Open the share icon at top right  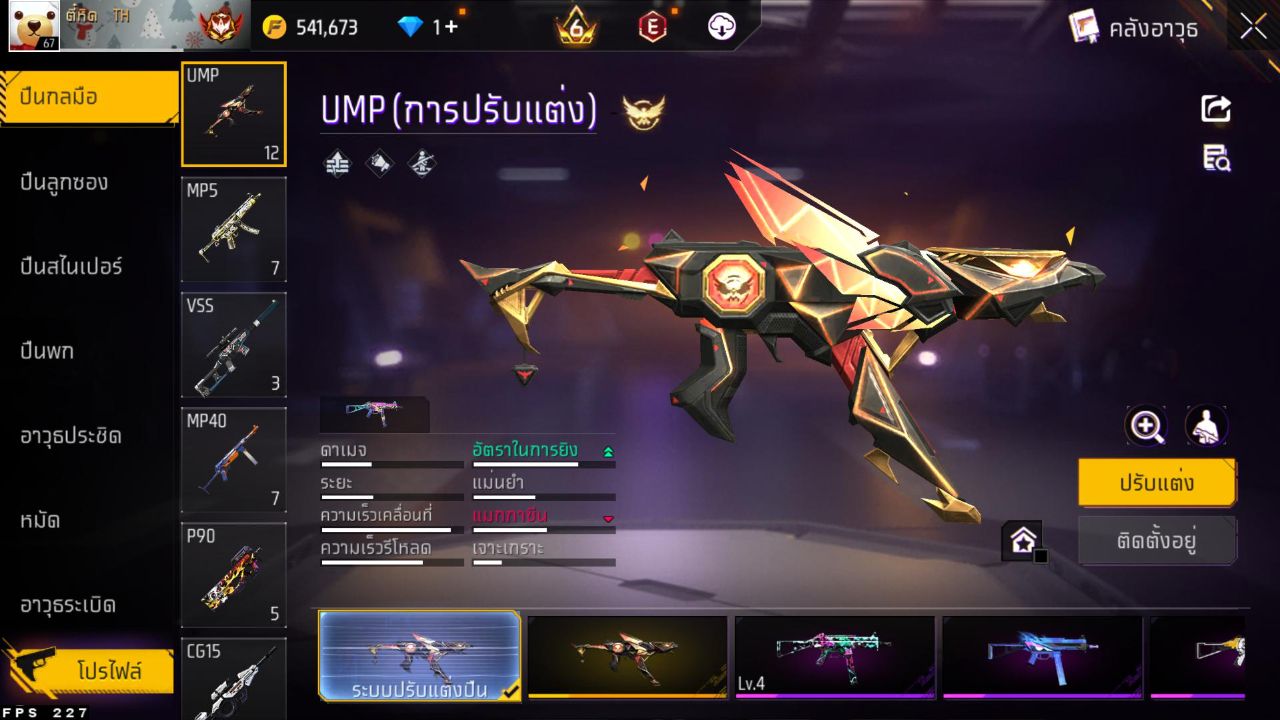click(x=1215, y=110)
